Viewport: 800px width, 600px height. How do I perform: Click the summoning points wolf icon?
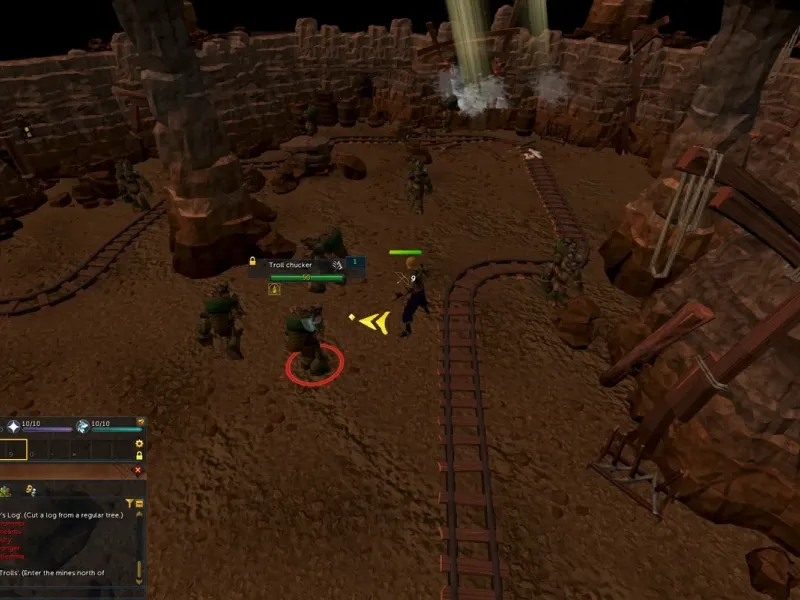click(83, 426)
